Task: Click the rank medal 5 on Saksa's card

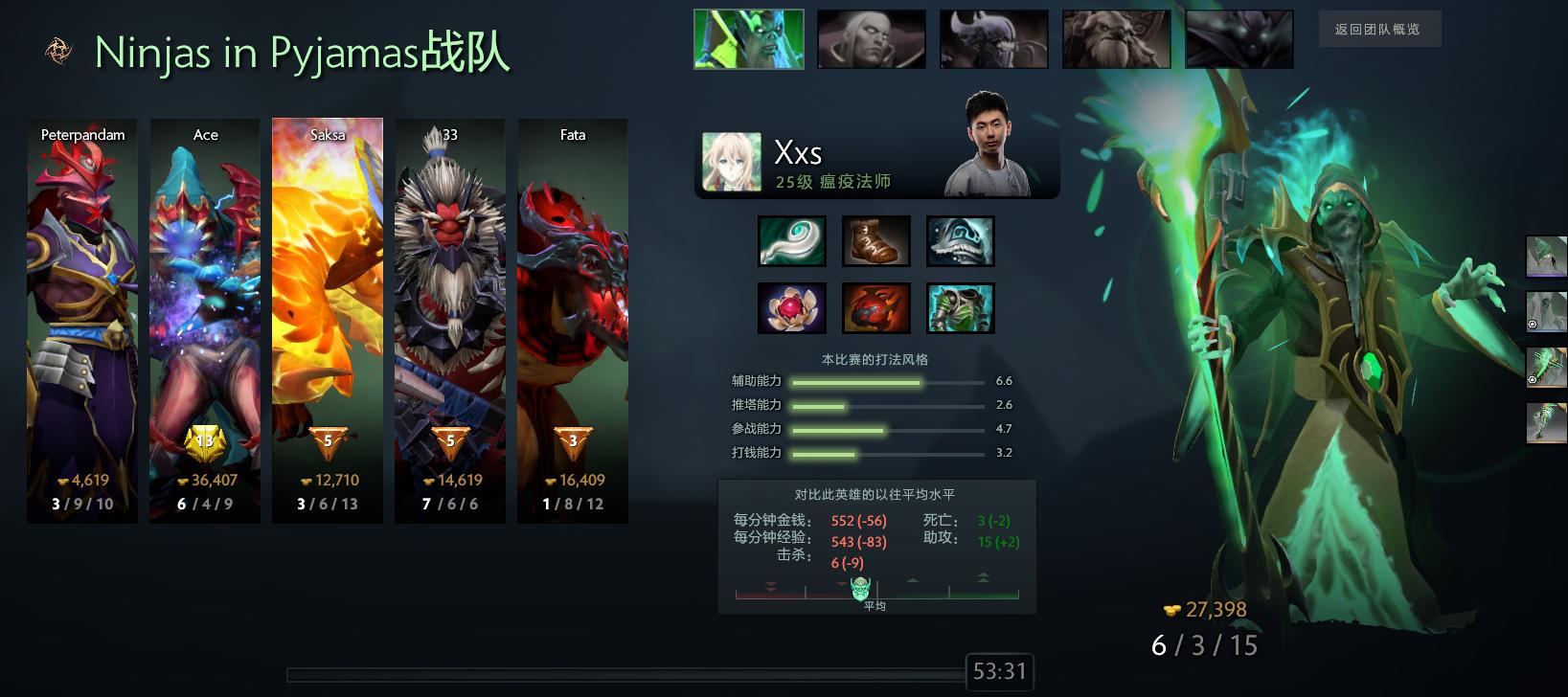Action: click(x=326, y=439)
